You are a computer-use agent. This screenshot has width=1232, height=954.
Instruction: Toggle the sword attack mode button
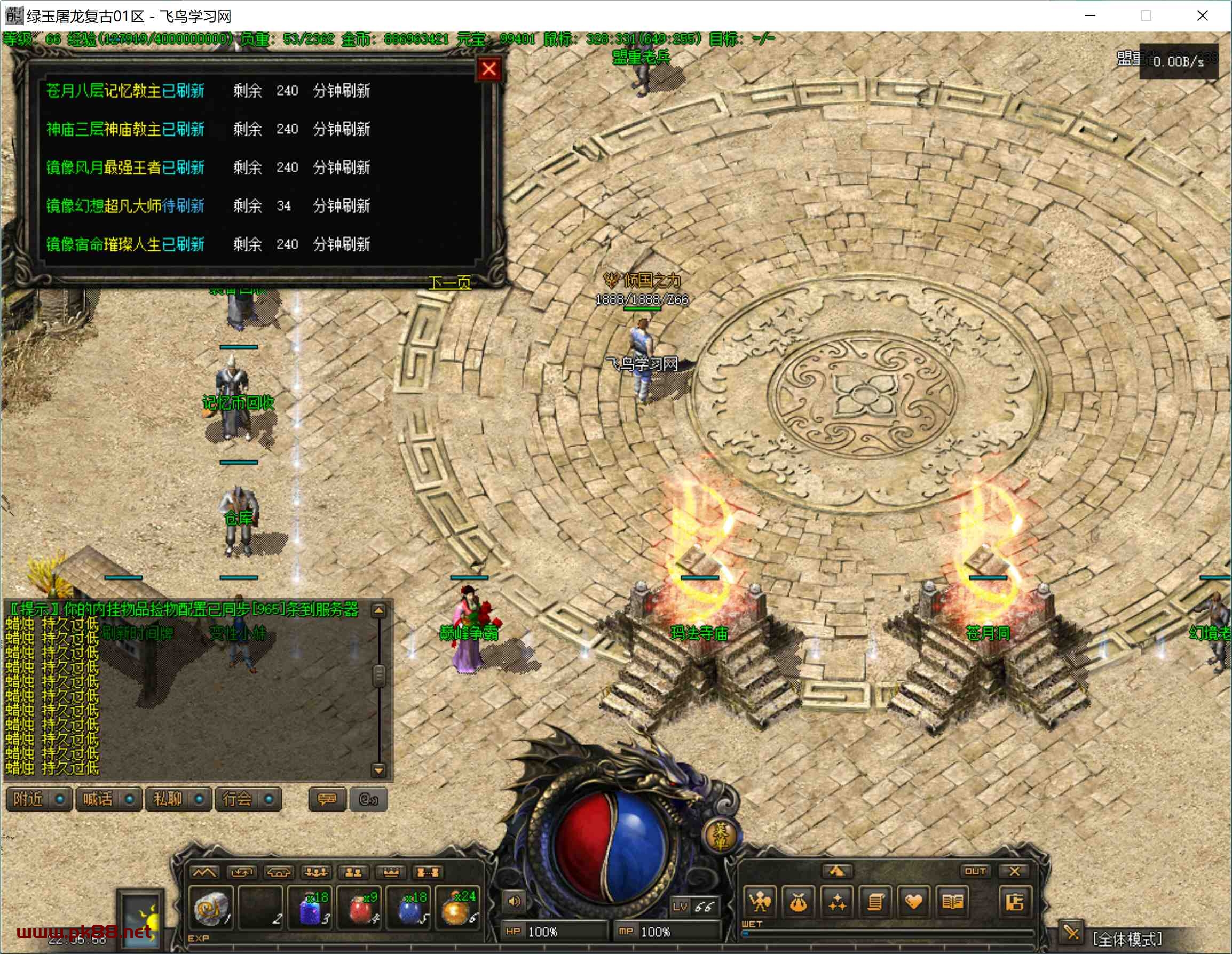(1071, 934)
